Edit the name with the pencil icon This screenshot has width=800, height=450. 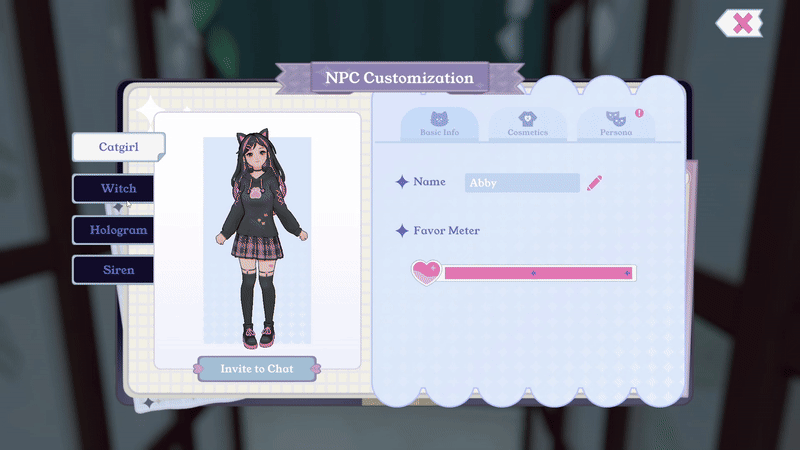[595, 182]
